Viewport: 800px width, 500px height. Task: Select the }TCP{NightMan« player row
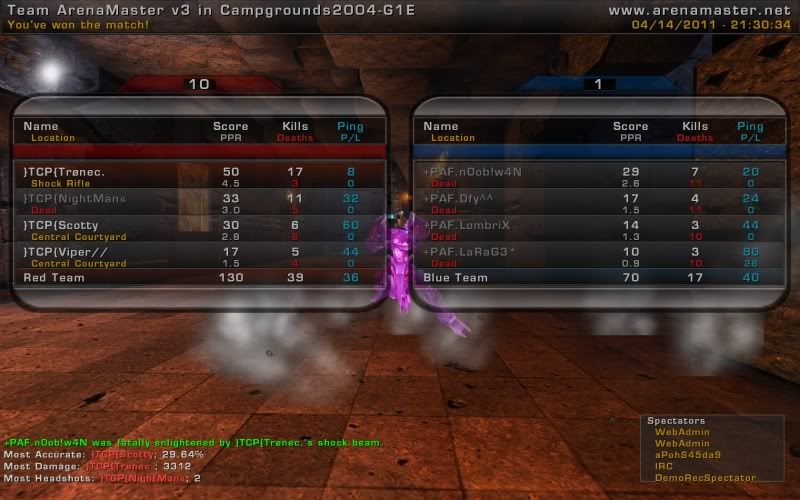tap(200, 203)
